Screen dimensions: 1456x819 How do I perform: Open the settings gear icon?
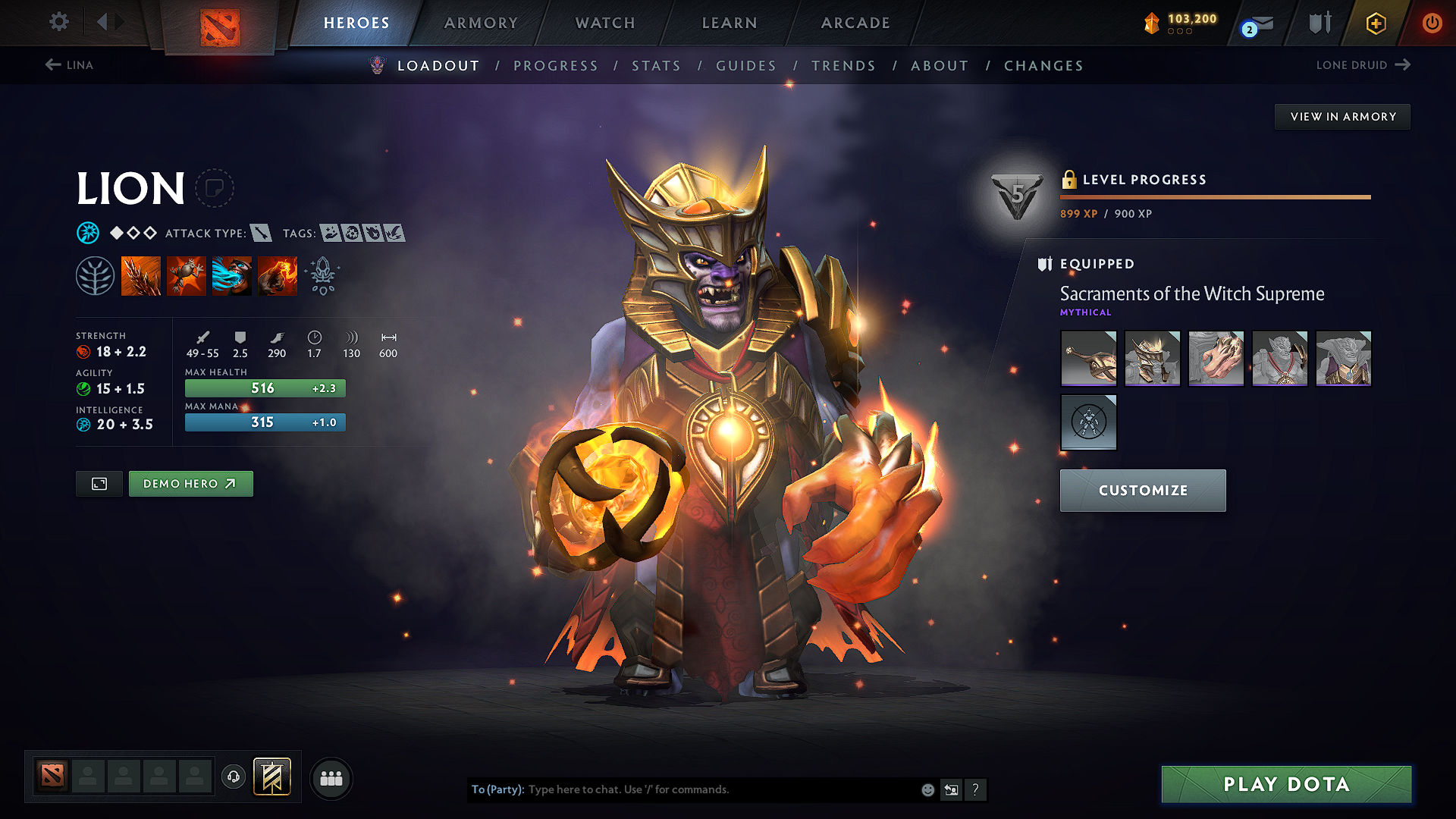(x=58, y=22)
